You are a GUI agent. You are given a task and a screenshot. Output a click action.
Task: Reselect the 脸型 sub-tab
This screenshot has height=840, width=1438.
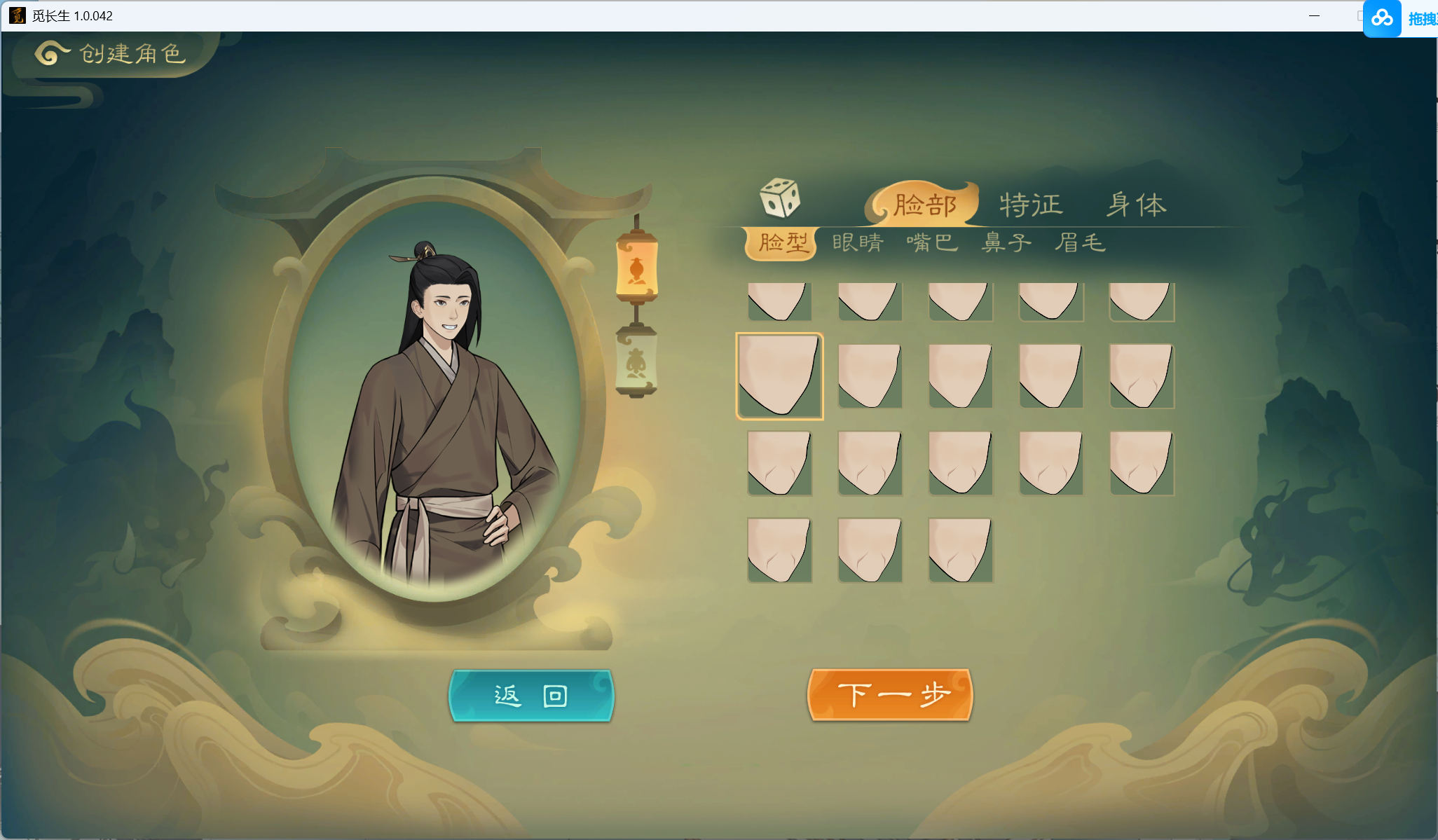point(782,242)
